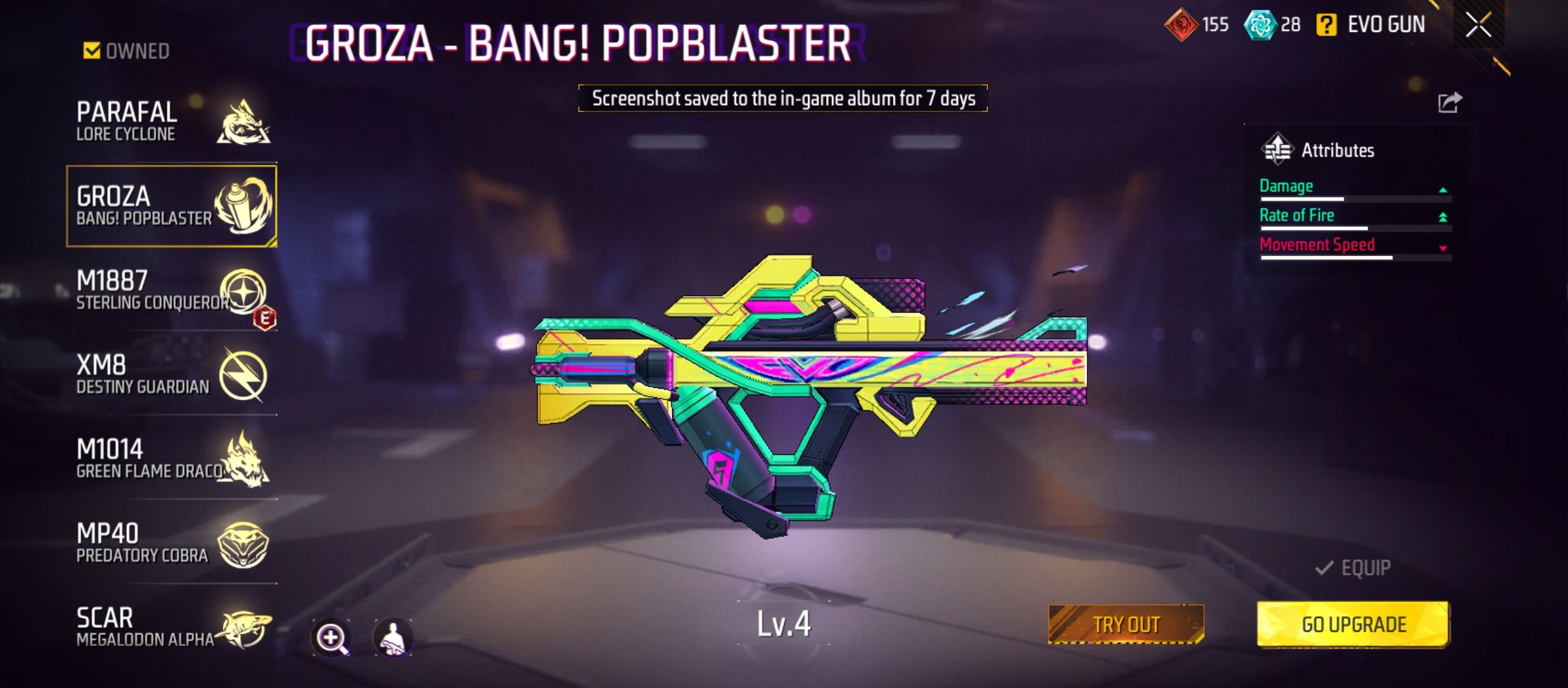Try out the Groza skin
The width and height of the screenshot is (1568, 688).
coord(1126,624)
